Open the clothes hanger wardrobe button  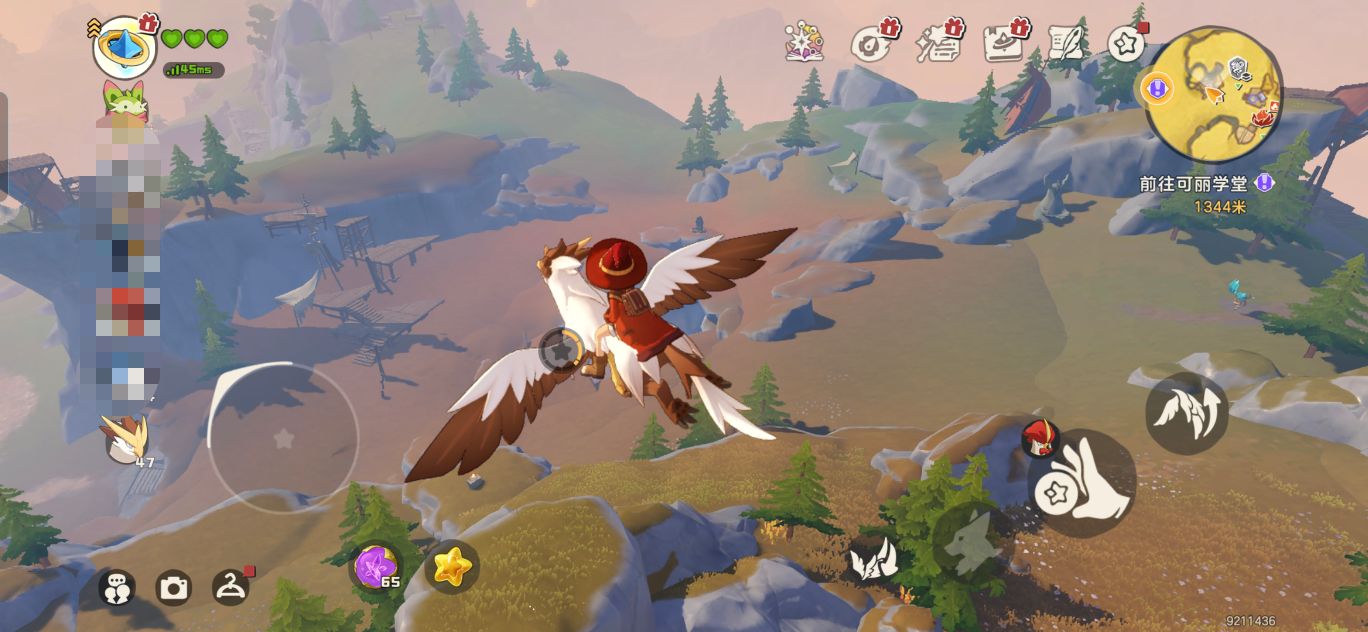[231, 587]
